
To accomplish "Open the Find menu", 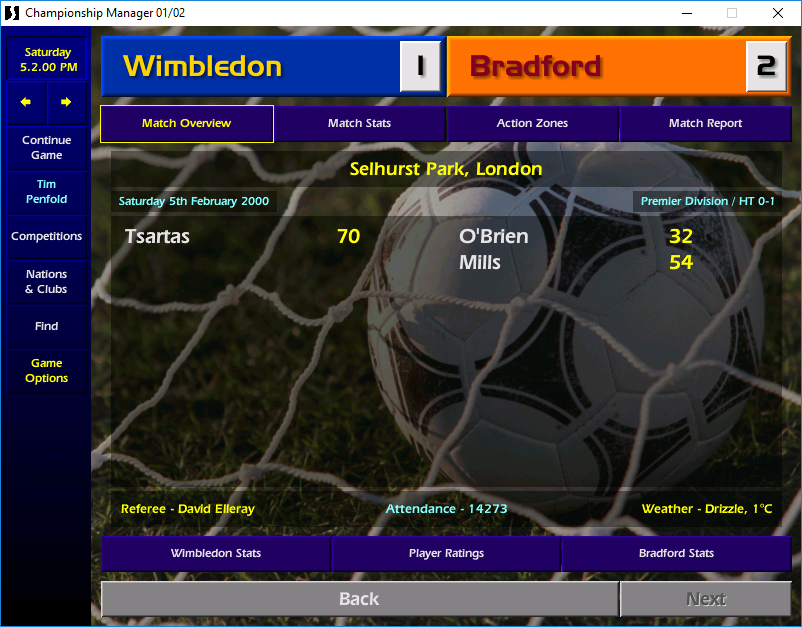I will (46, 326).
